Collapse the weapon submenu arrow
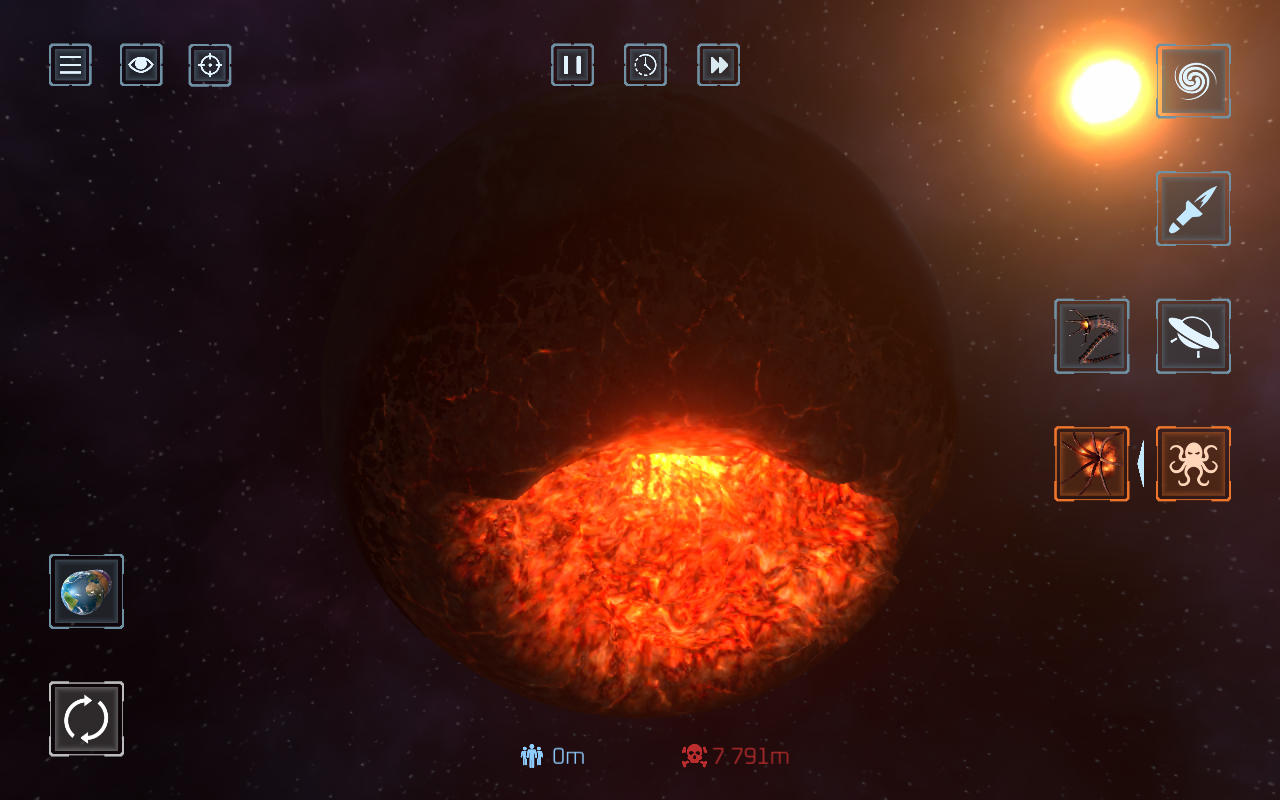This screenshot has width=1280, height=800. (x=1141, y=464)
